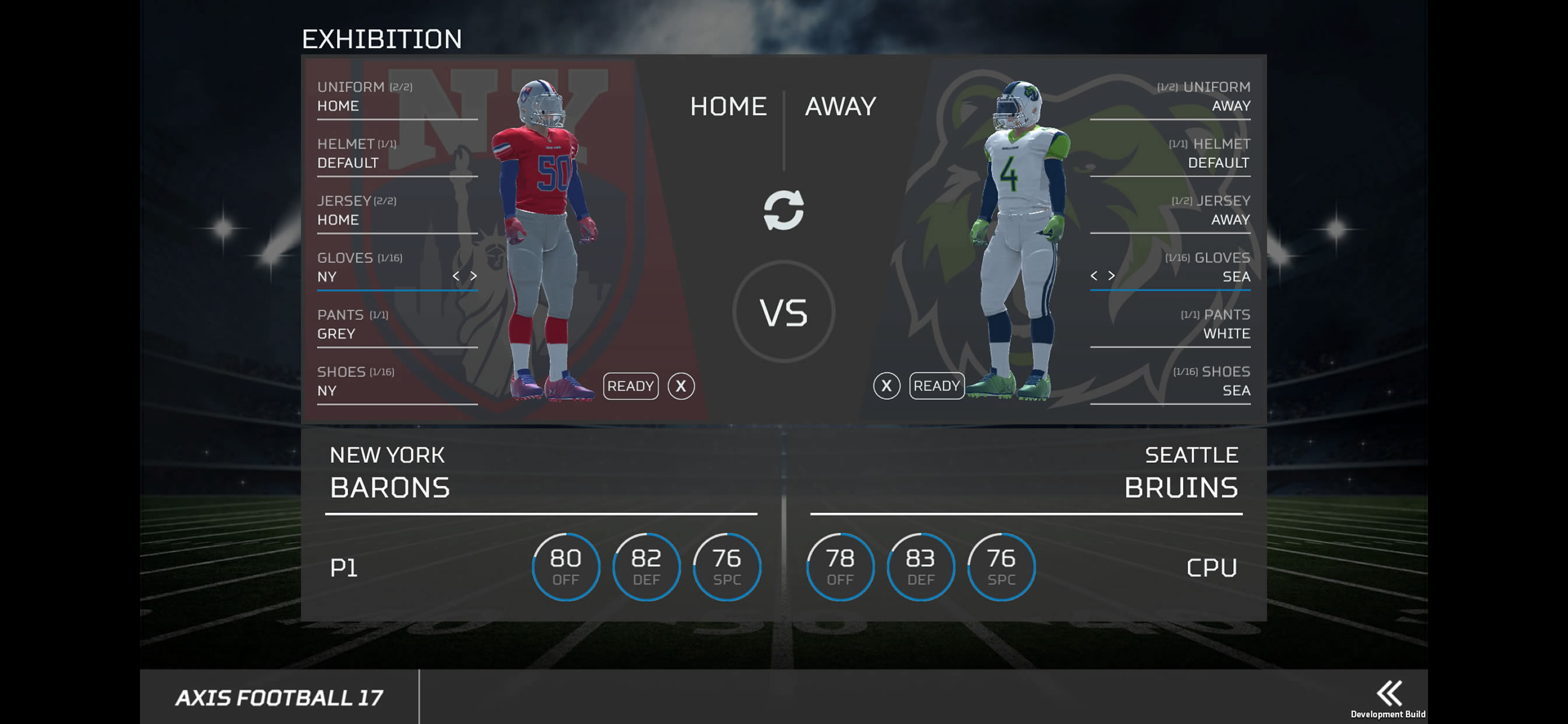Image resolution: width=1568 pixels, height=724 pixels.
Task: Select Seattle HELMET row
Action: pyautogui.click(x=1170, y=153)
